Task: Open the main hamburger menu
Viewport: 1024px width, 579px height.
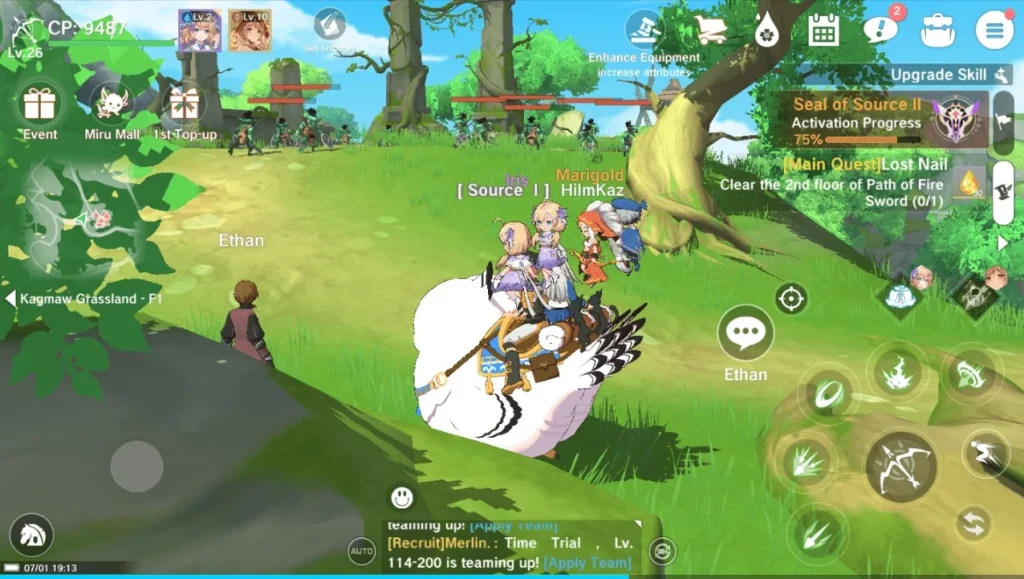Action: pos(994,30)
